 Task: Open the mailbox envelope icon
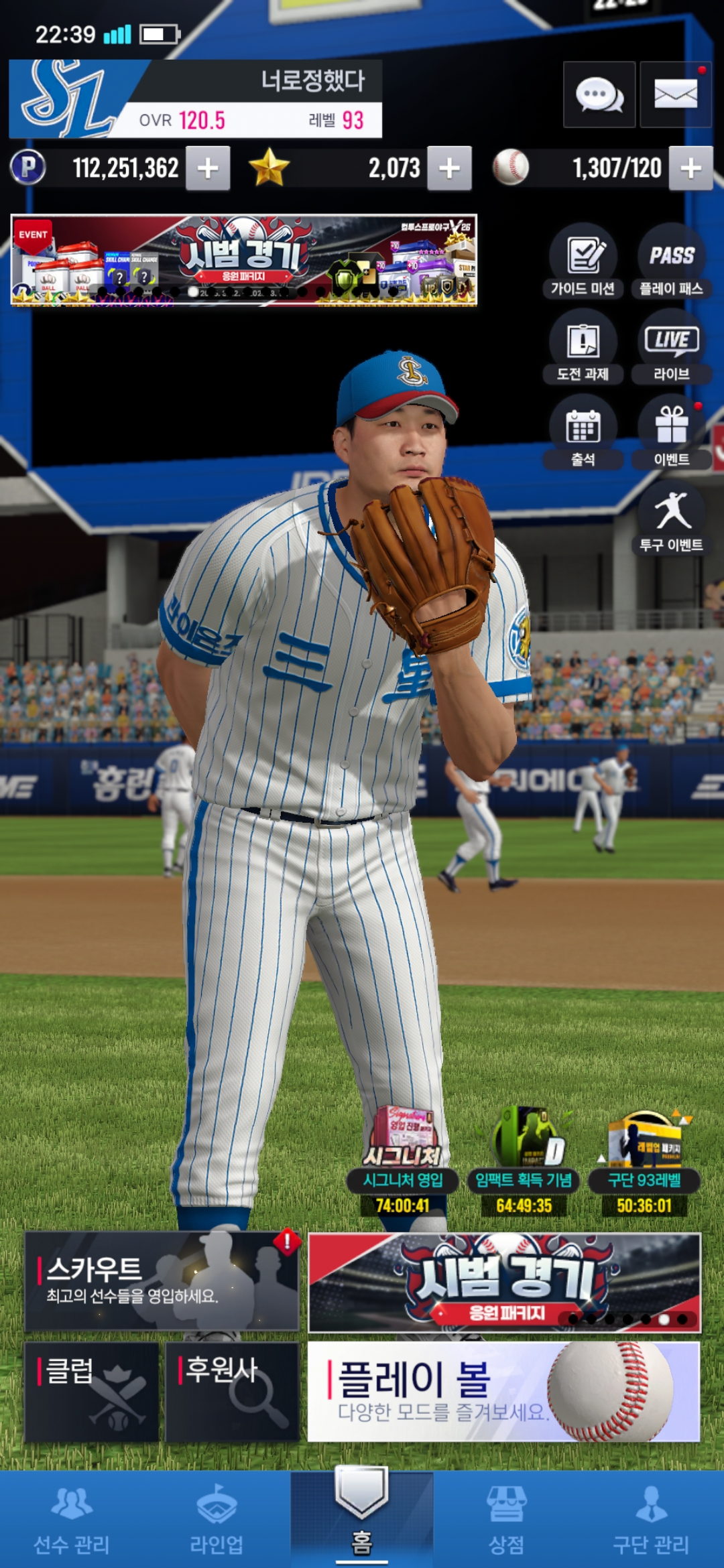(x=675, y=94)
